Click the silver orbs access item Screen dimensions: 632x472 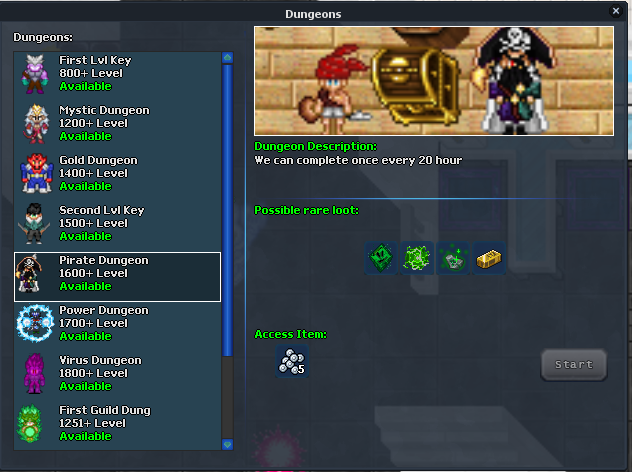pyautogui.click(x=291, y=363)
